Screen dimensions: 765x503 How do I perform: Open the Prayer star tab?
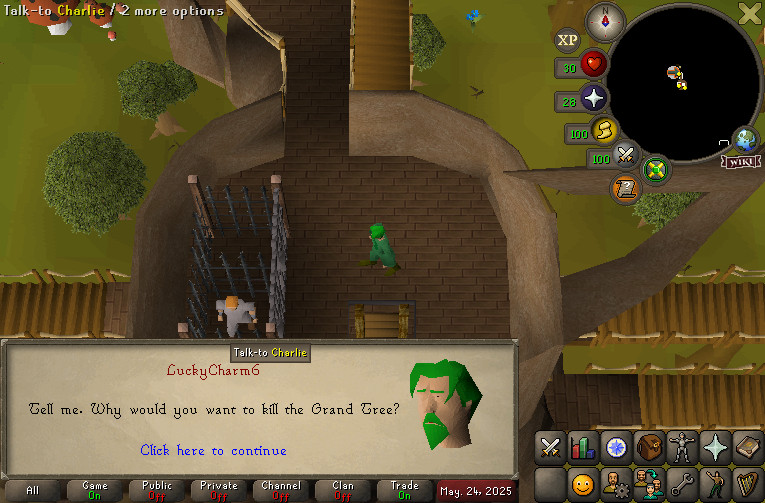pos(714,448)
